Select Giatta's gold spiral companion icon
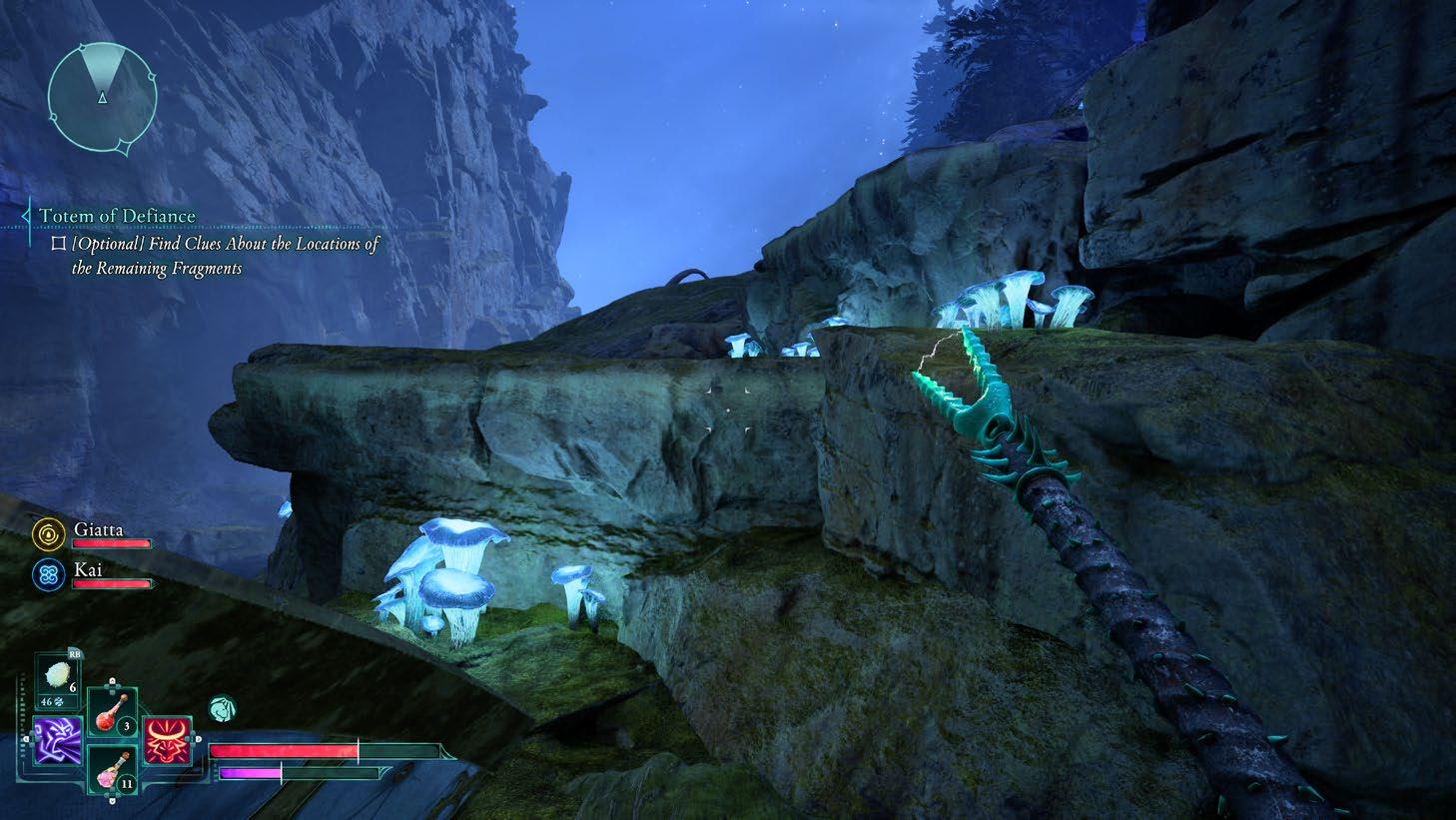Image resolution: width=1456 pixels, height=820 pixels. 47,533
